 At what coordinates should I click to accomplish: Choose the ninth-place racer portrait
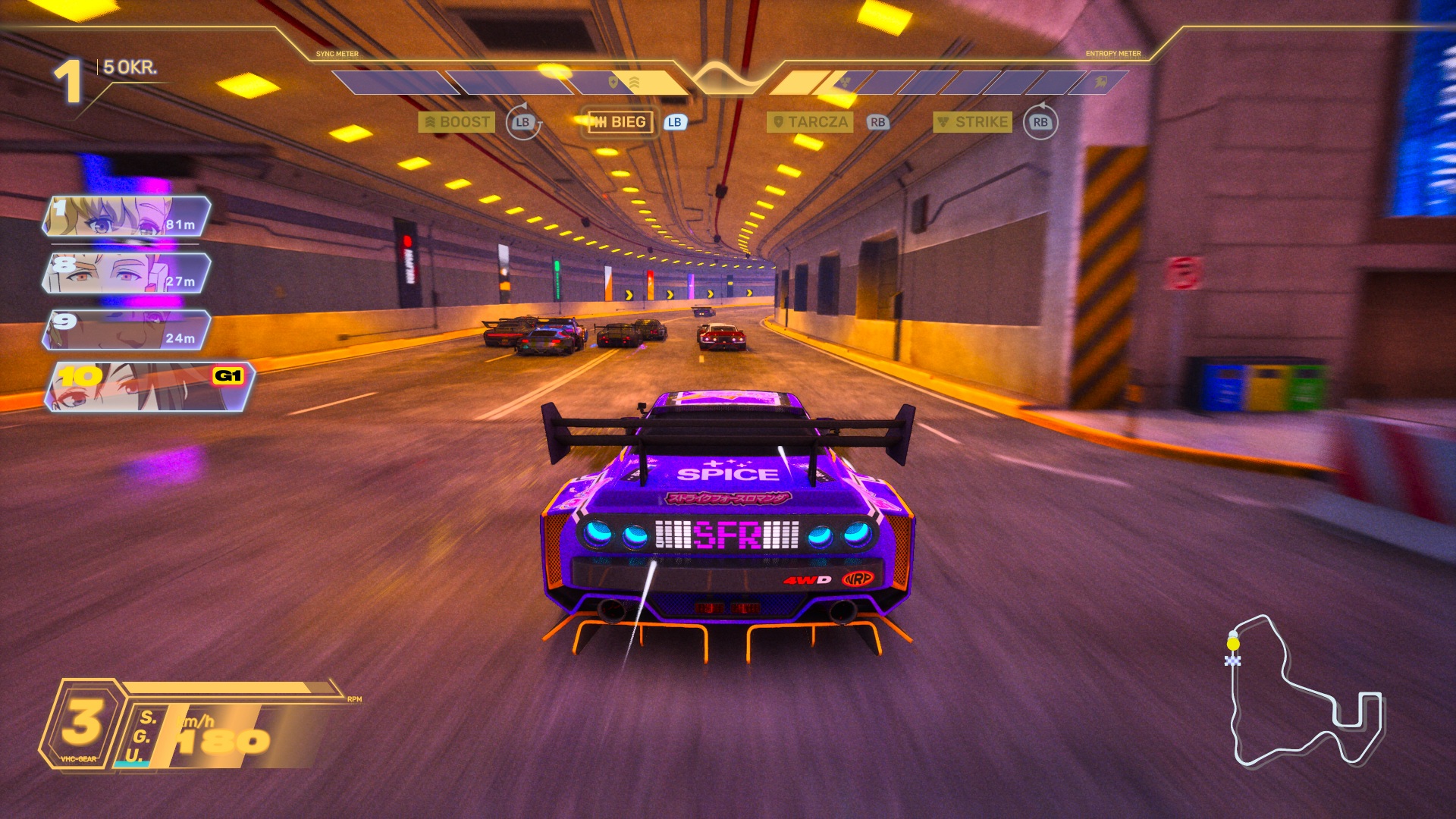pos(126,331)
